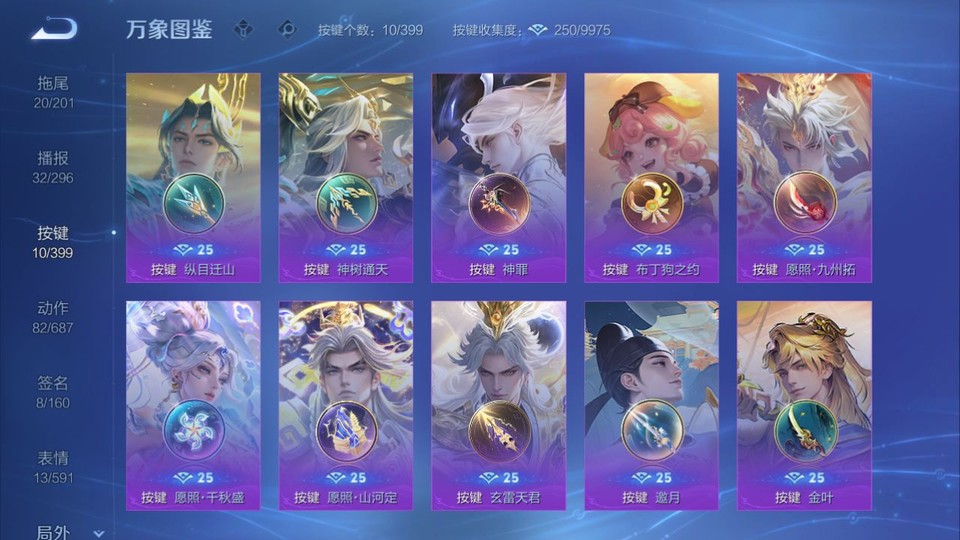Open the 玄雷天君 button skin card
This screenshot has width=960, height=540.
click(x=498, y=405)
